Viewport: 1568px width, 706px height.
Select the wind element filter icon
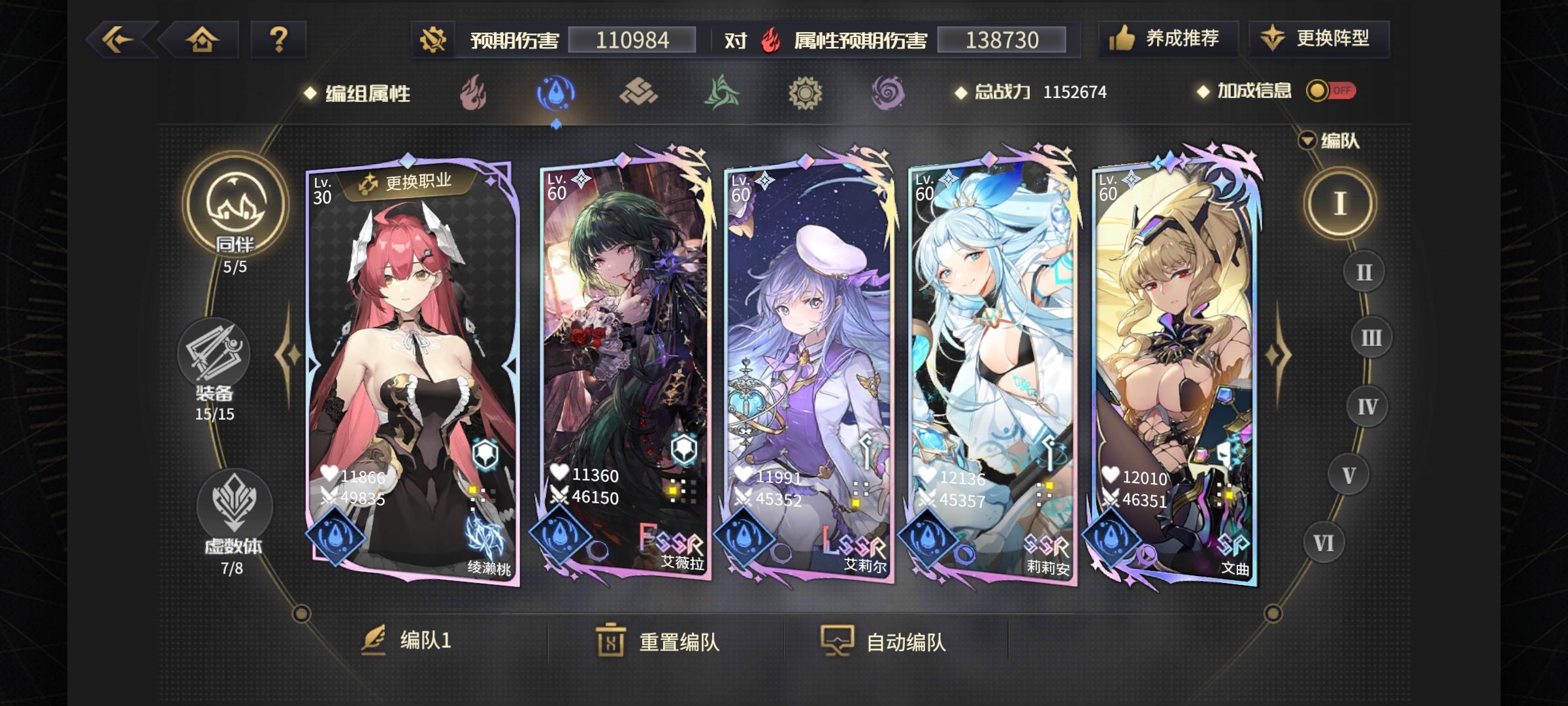721,93
